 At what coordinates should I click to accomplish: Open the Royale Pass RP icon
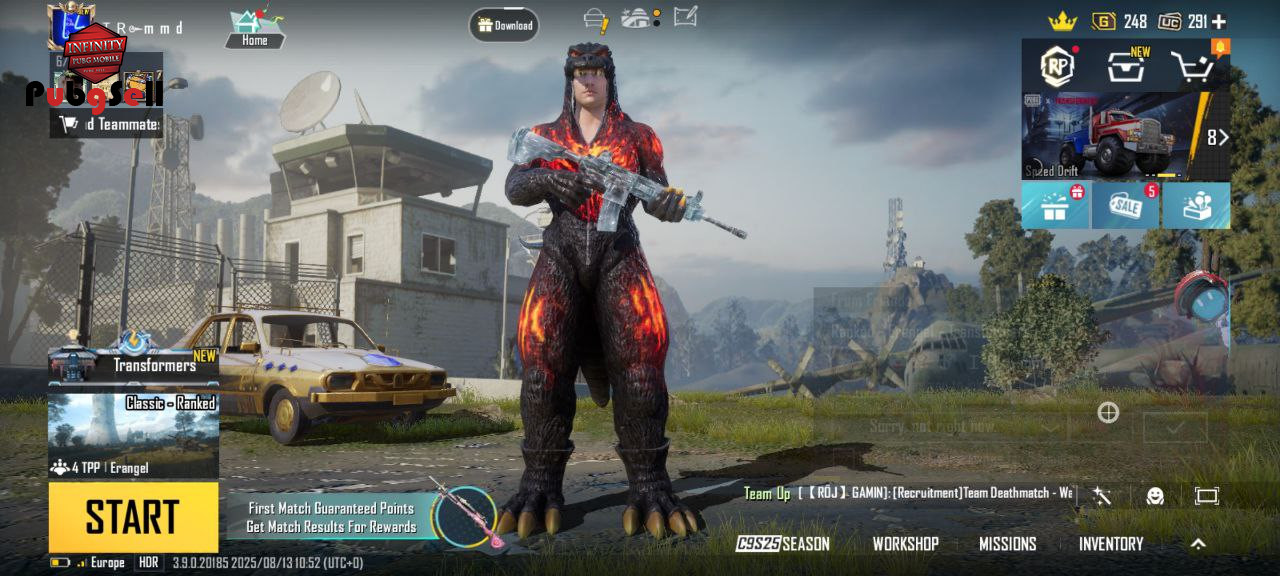pyautogui.click(x=1057, y=66)
